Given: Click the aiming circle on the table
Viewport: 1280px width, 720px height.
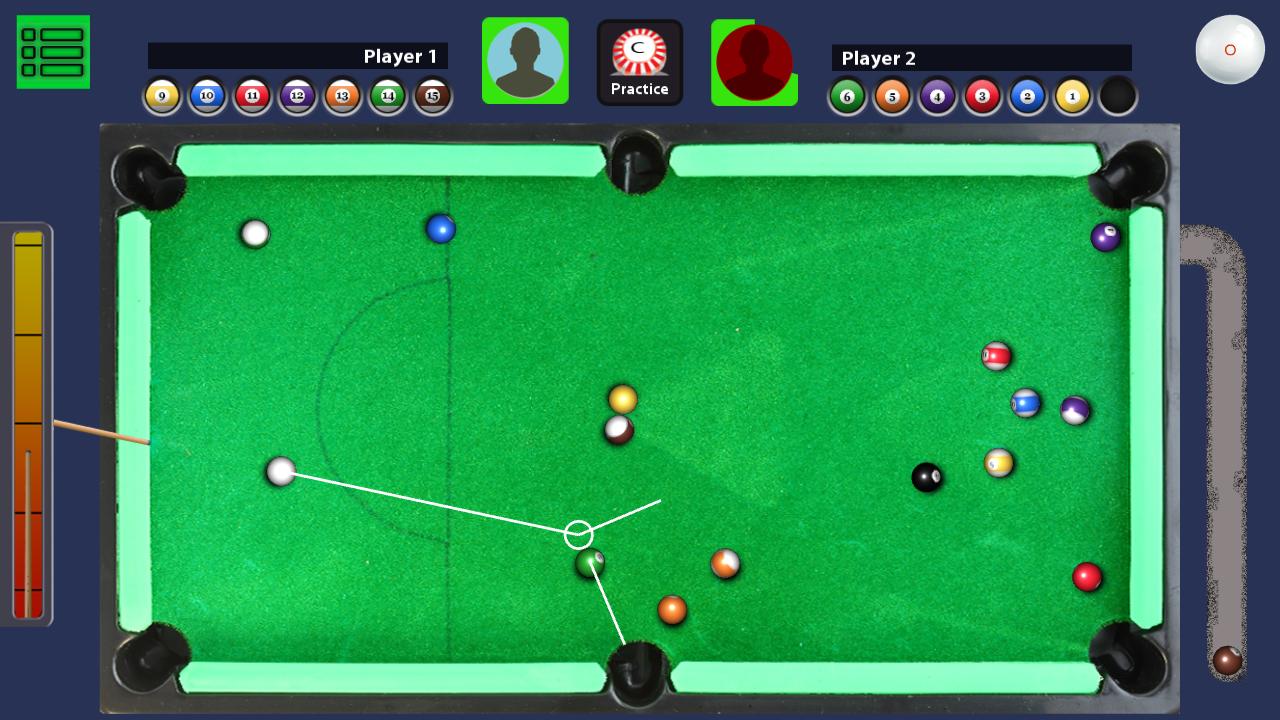Looking at the screenshot, I should point(579,534).
